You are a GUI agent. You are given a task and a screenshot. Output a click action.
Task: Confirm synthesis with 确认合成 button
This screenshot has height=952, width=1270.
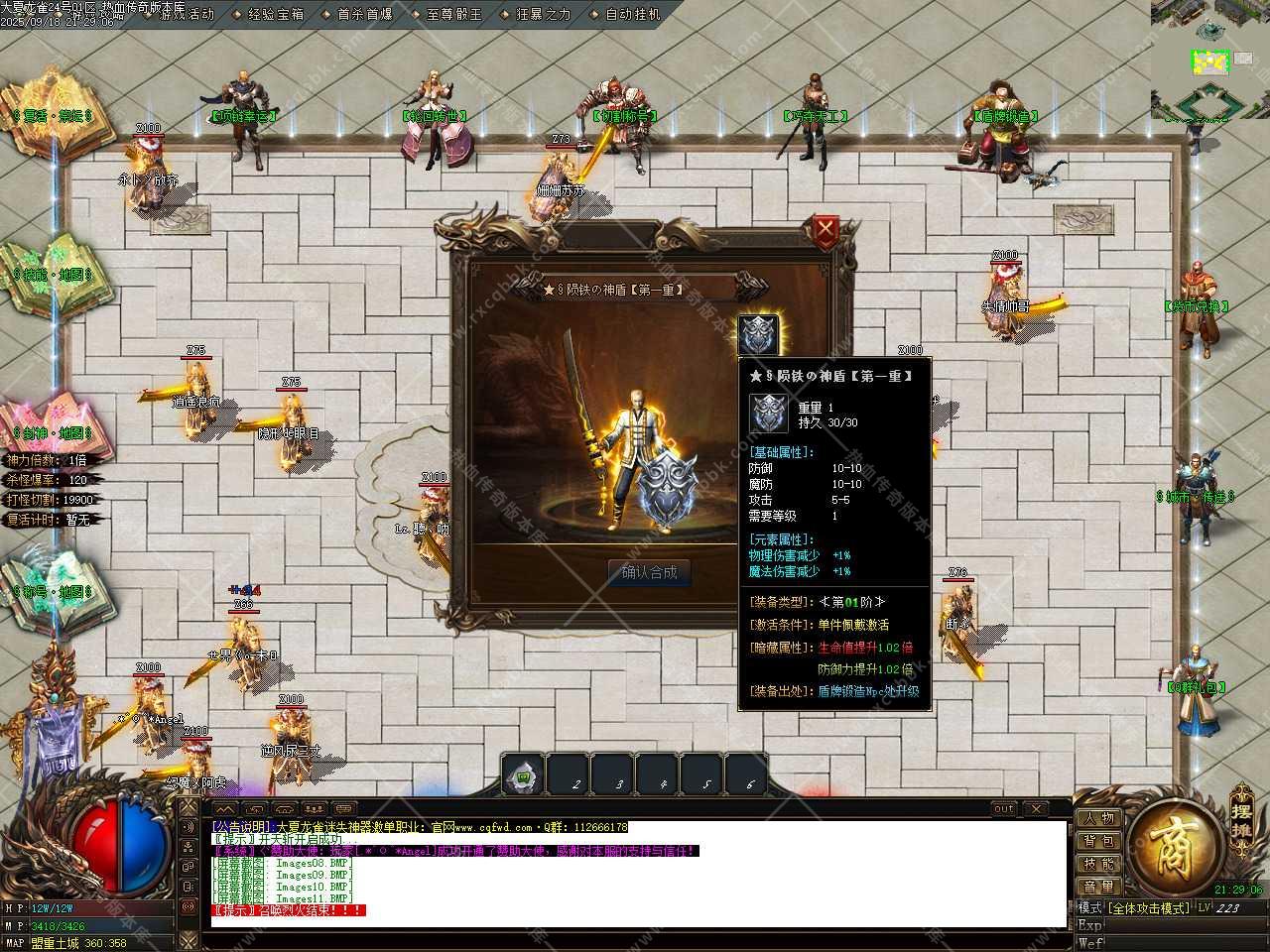point(649,572)
